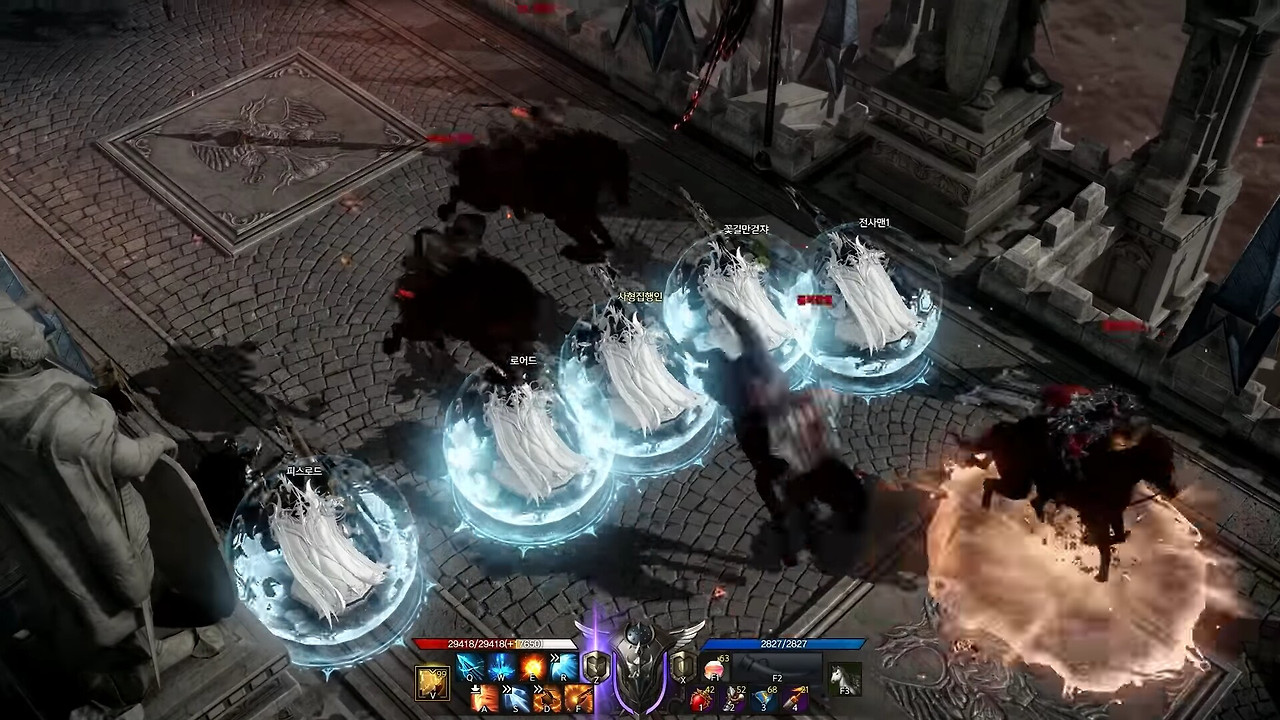This screenshot has width=1280, height=720.
Task: Activate the X identity shield emblem
Action: coord(683,666)
